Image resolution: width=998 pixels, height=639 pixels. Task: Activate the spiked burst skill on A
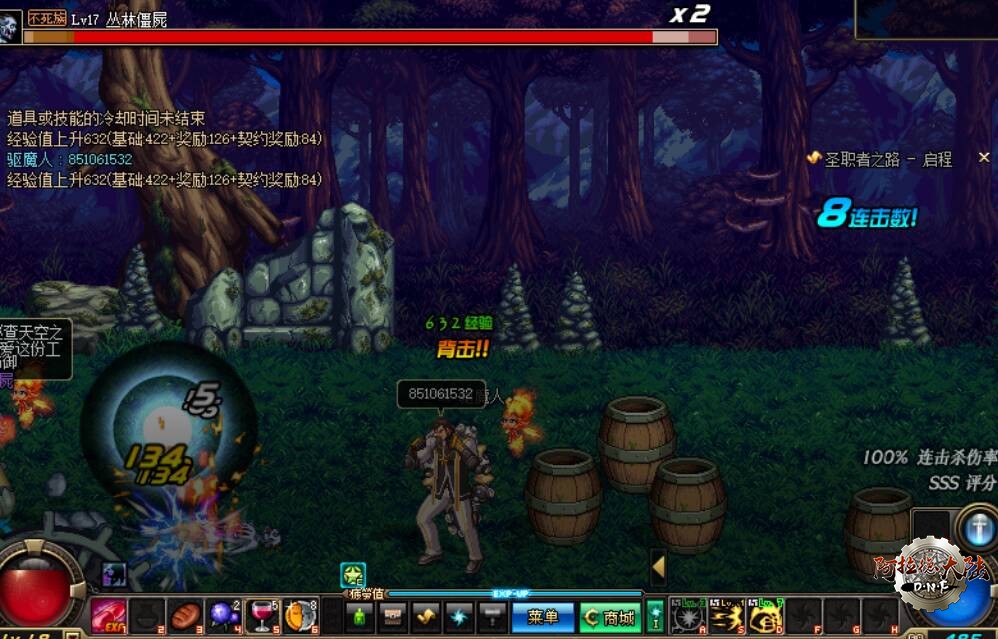(687, 616)
